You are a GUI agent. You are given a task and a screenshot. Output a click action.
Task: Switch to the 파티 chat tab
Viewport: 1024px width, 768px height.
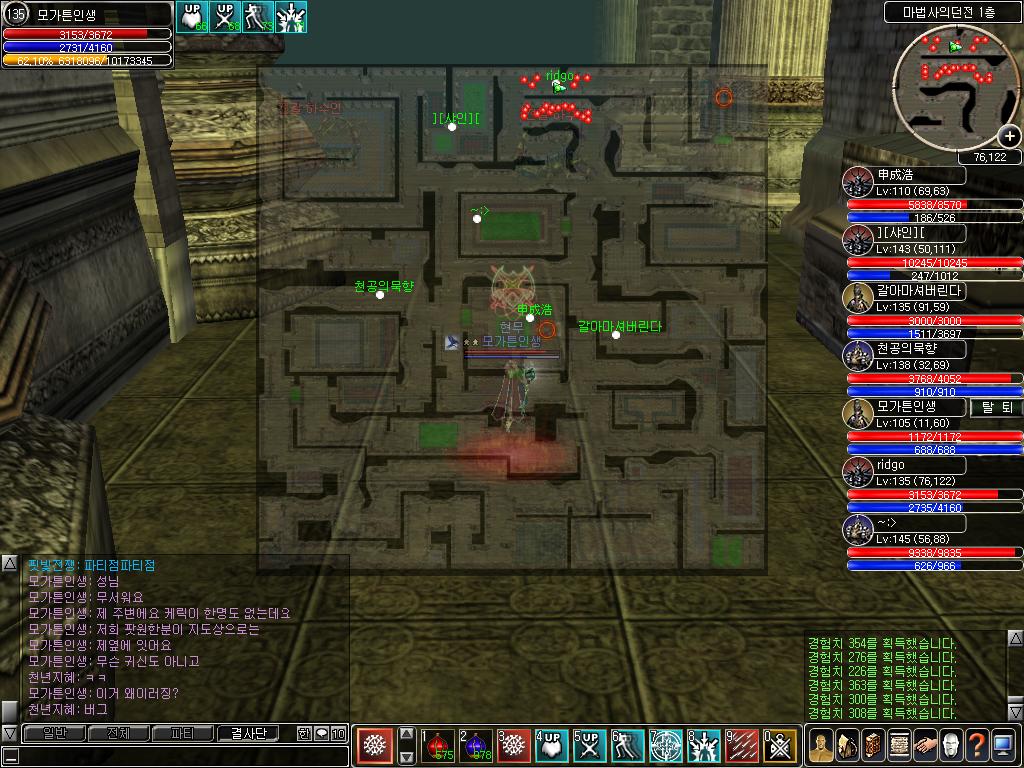pyautogui.click(x=182, y=733)
